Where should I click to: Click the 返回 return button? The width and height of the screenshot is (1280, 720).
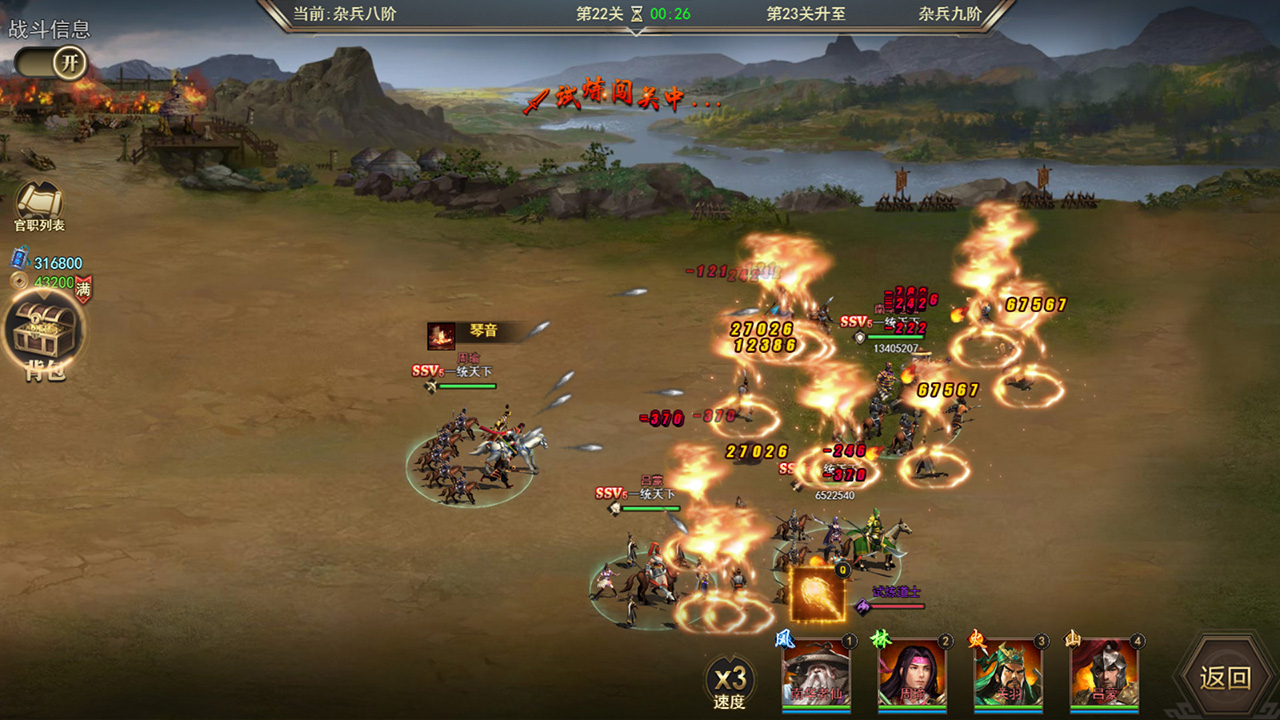[x=1225, y=677]
